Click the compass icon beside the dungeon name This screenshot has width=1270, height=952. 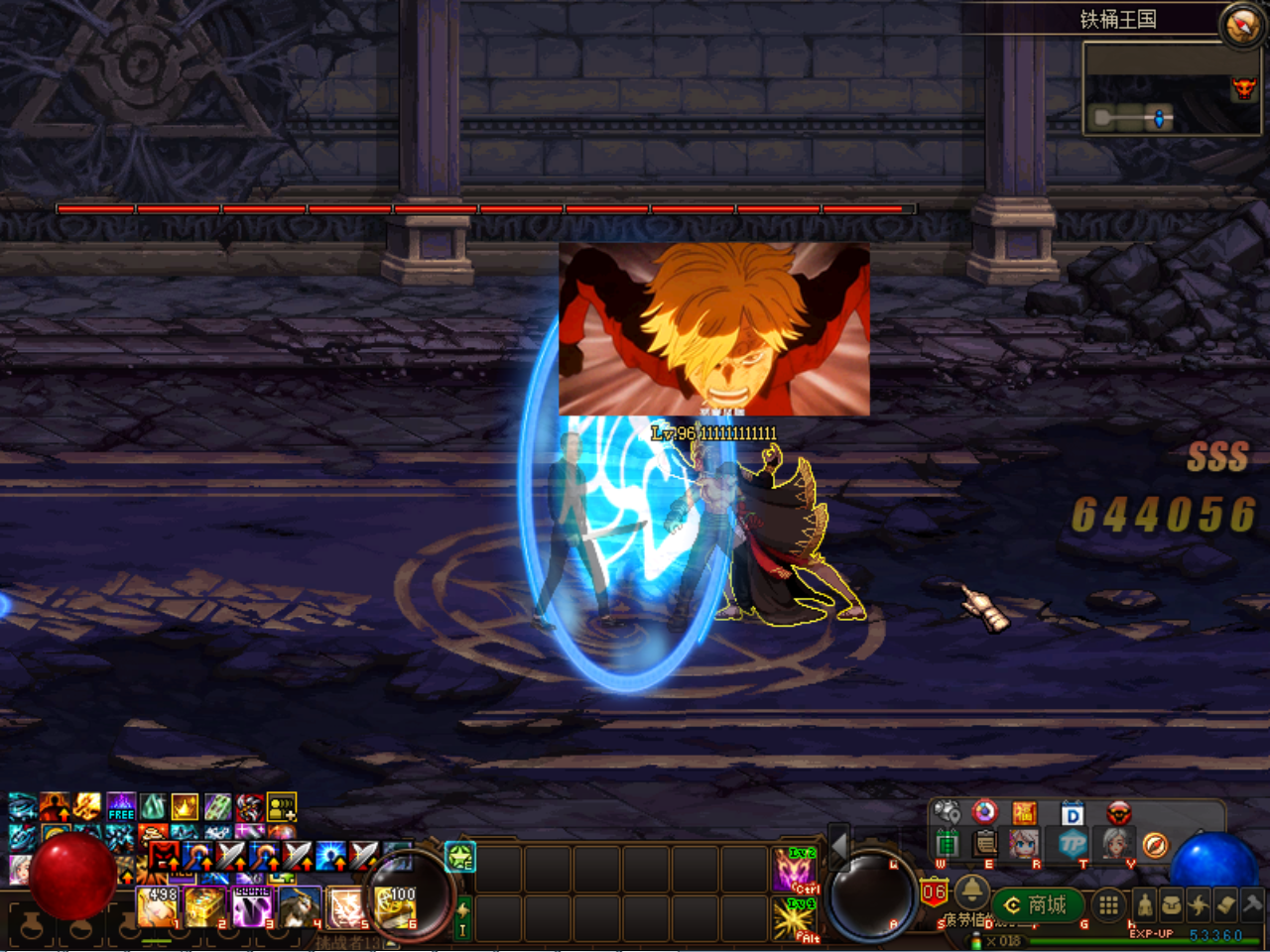coord(1241,25)
